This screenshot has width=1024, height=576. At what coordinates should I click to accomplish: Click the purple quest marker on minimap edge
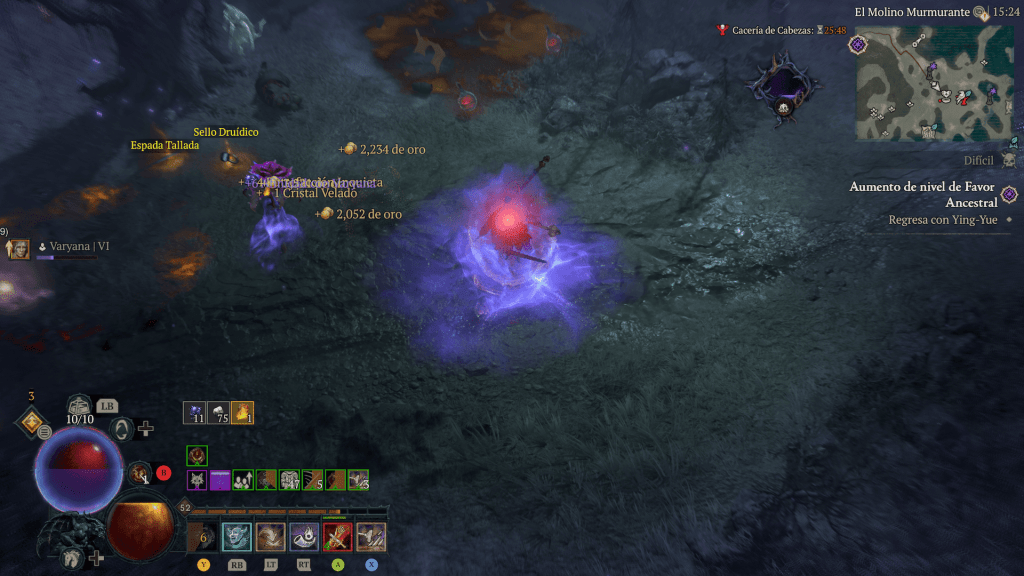tap(857, 44)
